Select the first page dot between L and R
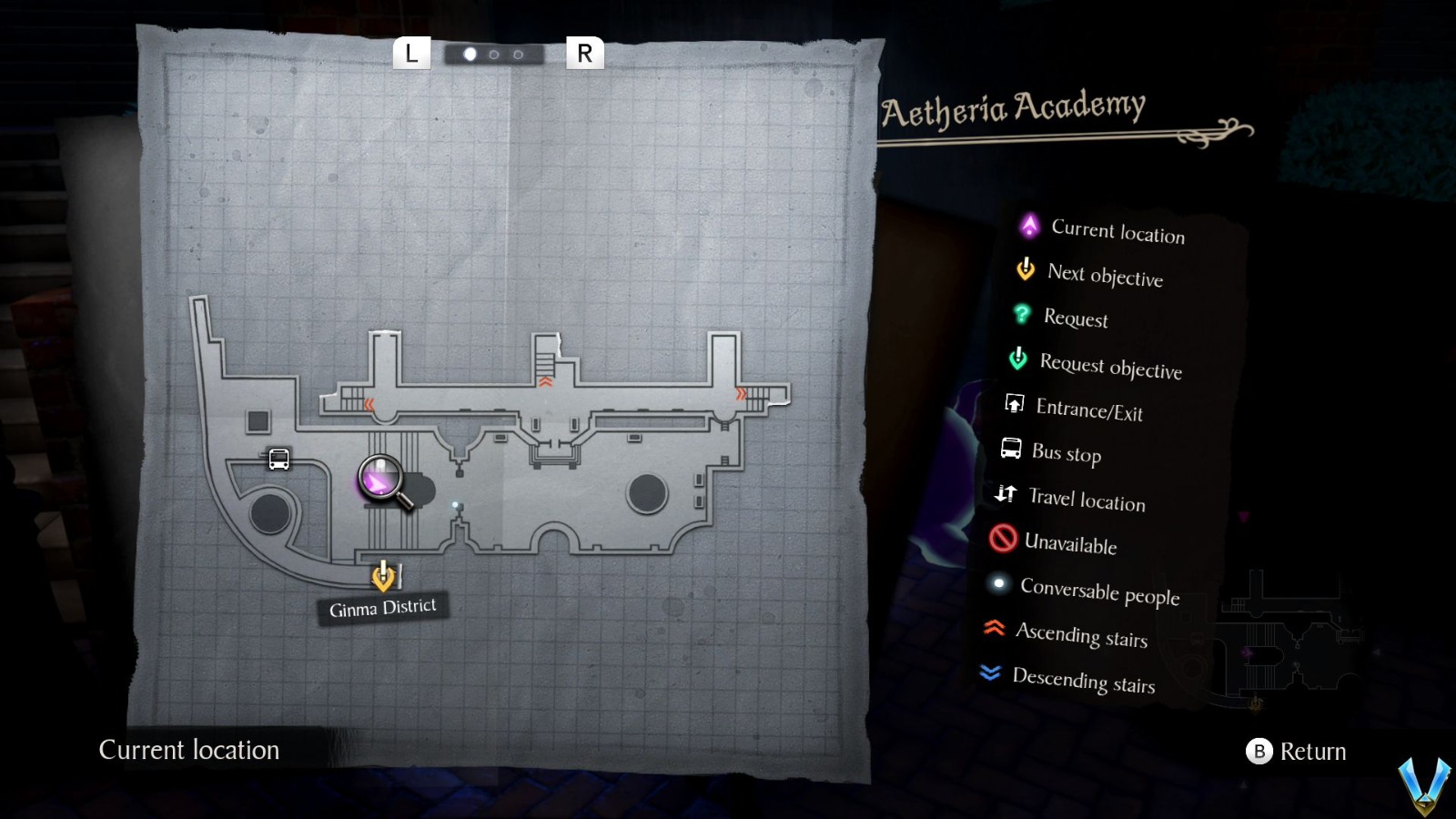Screen dimensions: 1456x819 click(x=470, y=53)
